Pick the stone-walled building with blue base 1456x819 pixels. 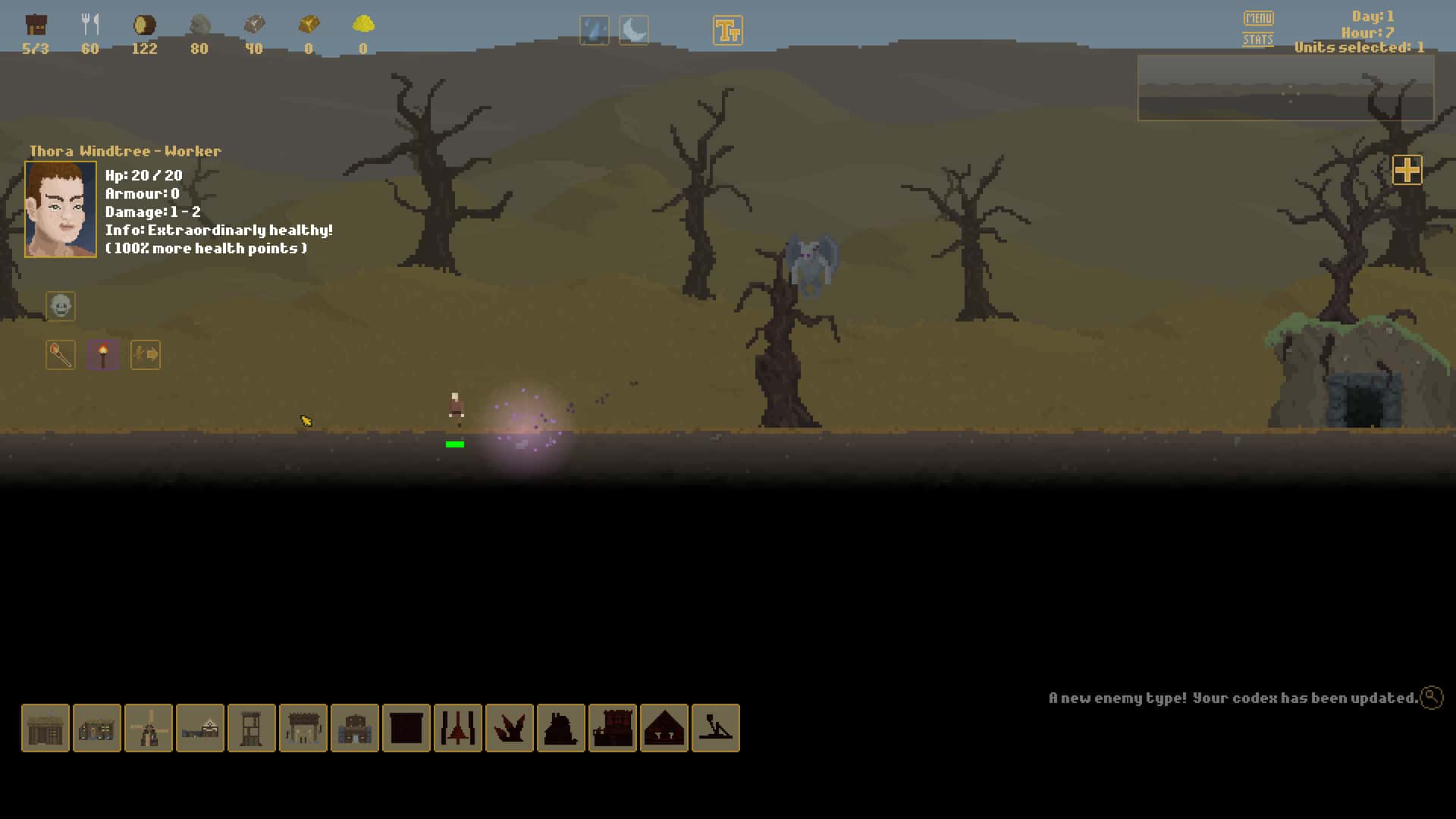[355, 728]
